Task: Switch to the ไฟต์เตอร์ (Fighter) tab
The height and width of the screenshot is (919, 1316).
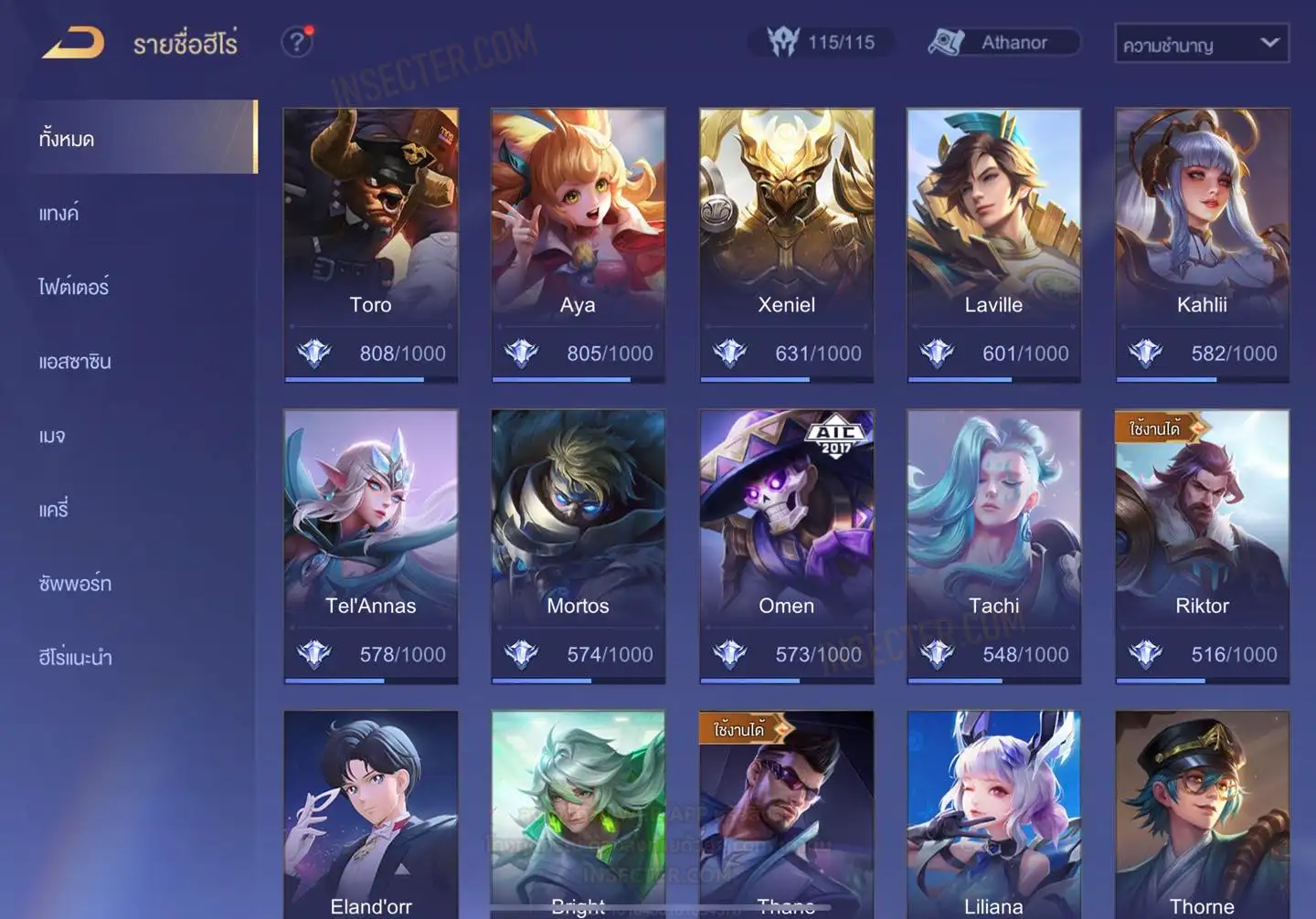Action: tap(74, 287)
